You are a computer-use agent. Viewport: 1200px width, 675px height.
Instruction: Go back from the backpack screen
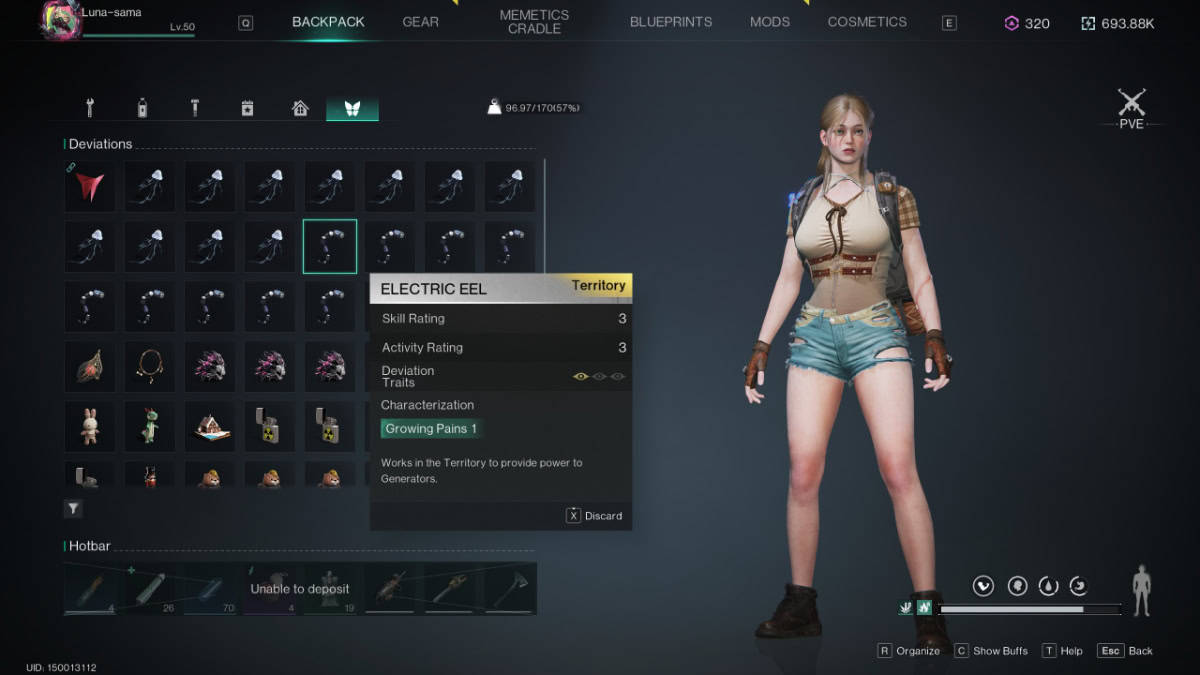click(1125, 651)
